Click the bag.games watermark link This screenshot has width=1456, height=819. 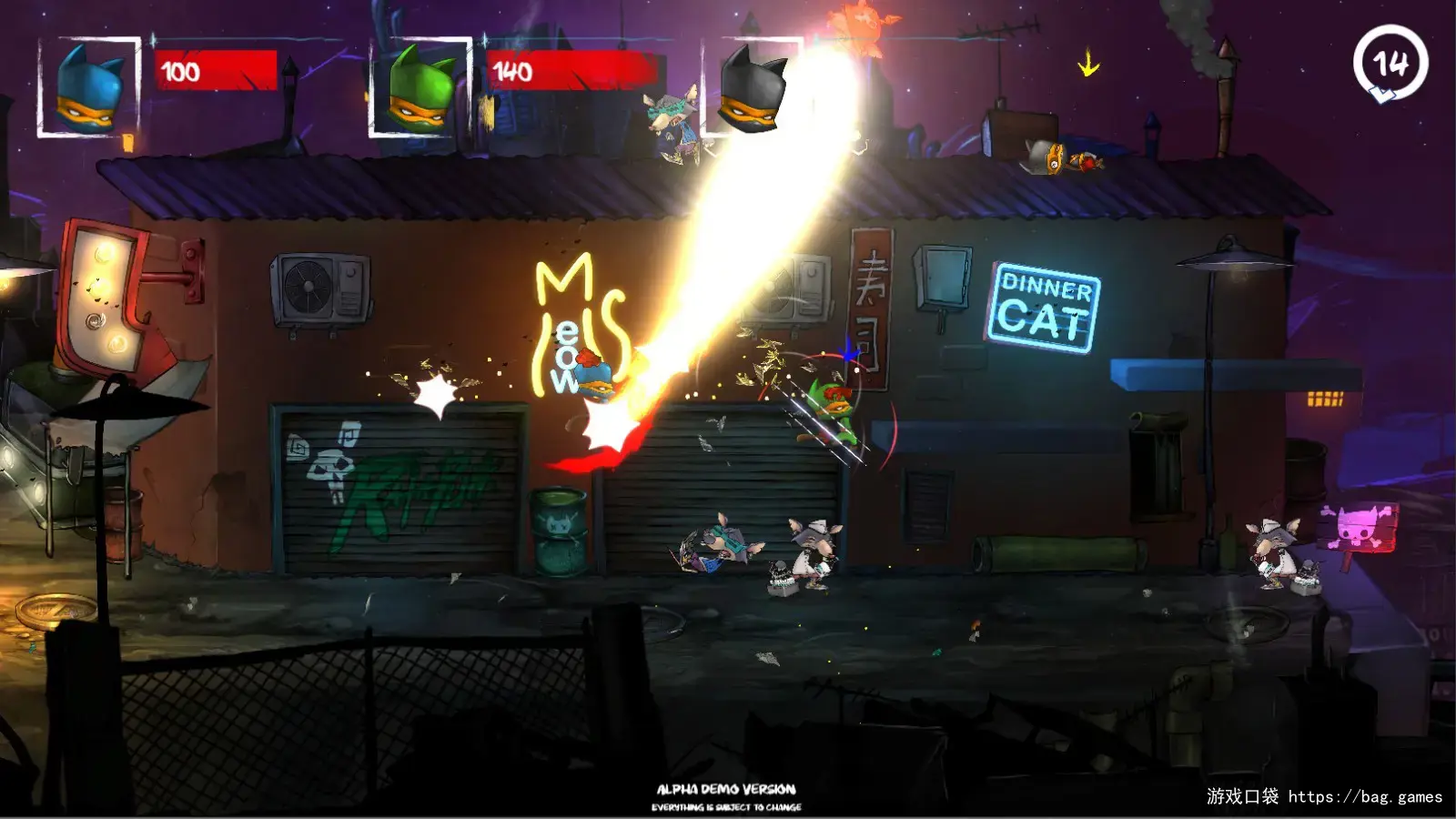[x=1364, y=797]
